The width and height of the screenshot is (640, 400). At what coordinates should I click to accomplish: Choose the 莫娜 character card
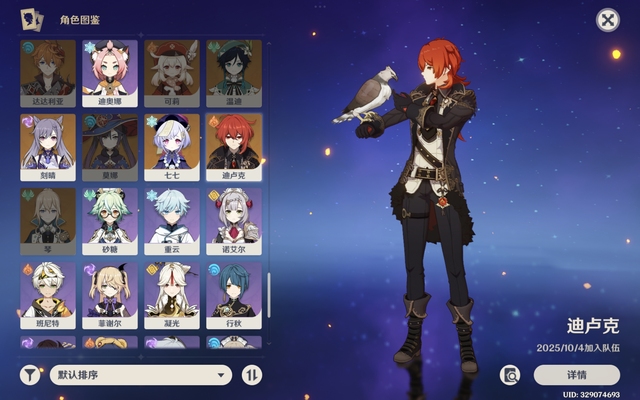110,146
